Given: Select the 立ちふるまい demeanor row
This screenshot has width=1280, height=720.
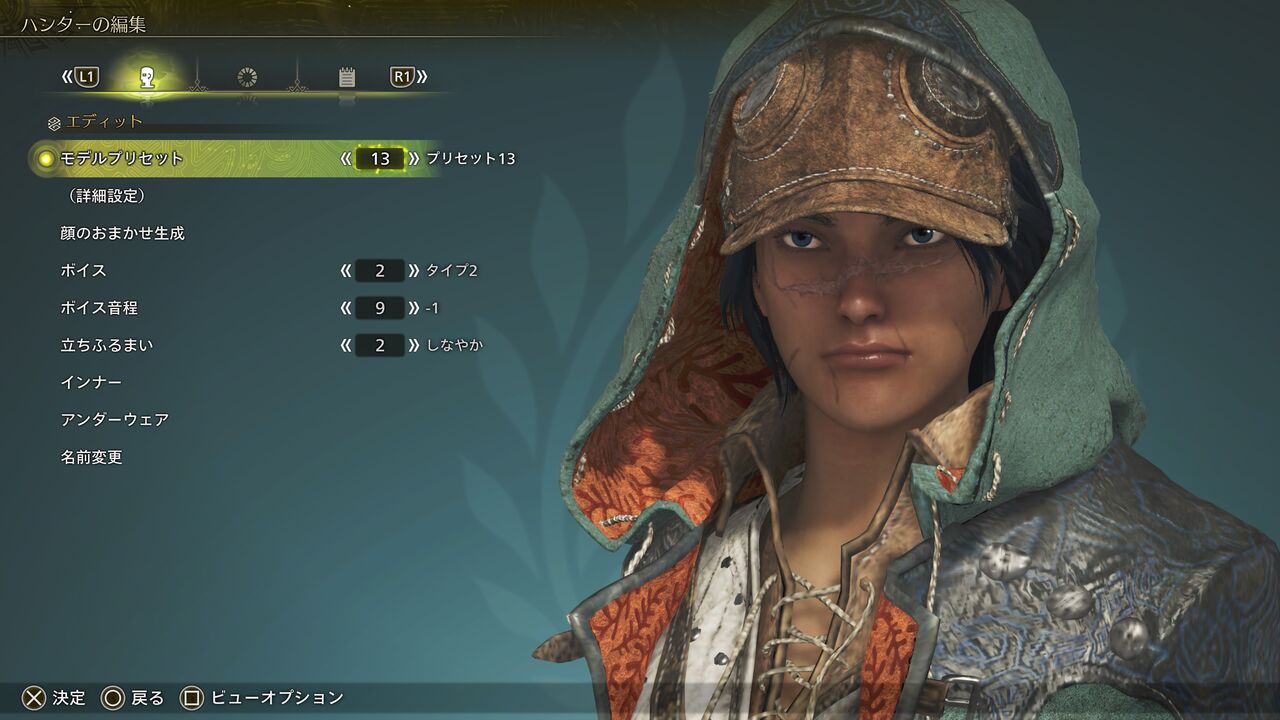Looking at the screenshot, I should pyautogui.click(x=107, y=345).
